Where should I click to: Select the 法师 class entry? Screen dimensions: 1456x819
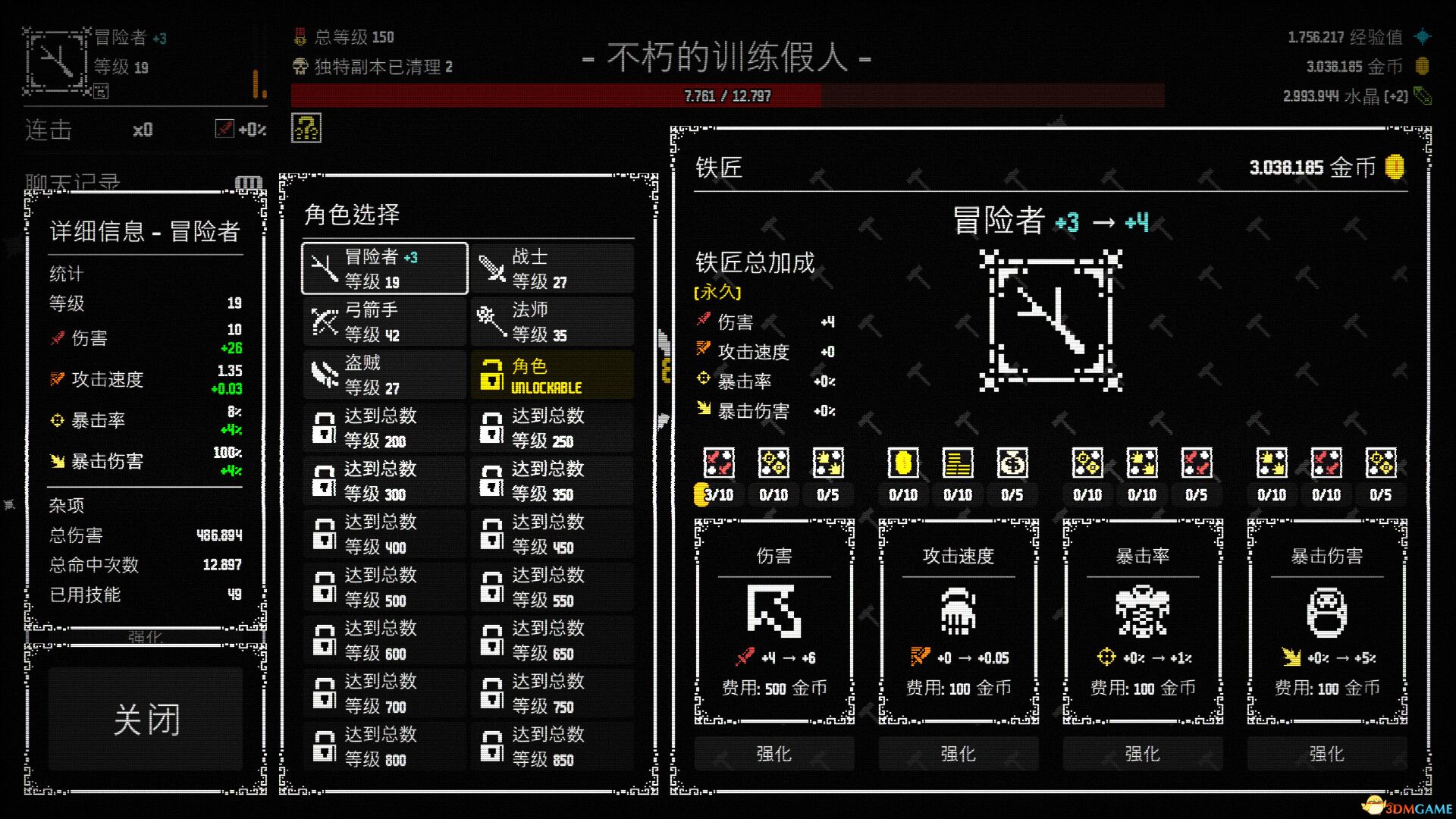[551, 322]
